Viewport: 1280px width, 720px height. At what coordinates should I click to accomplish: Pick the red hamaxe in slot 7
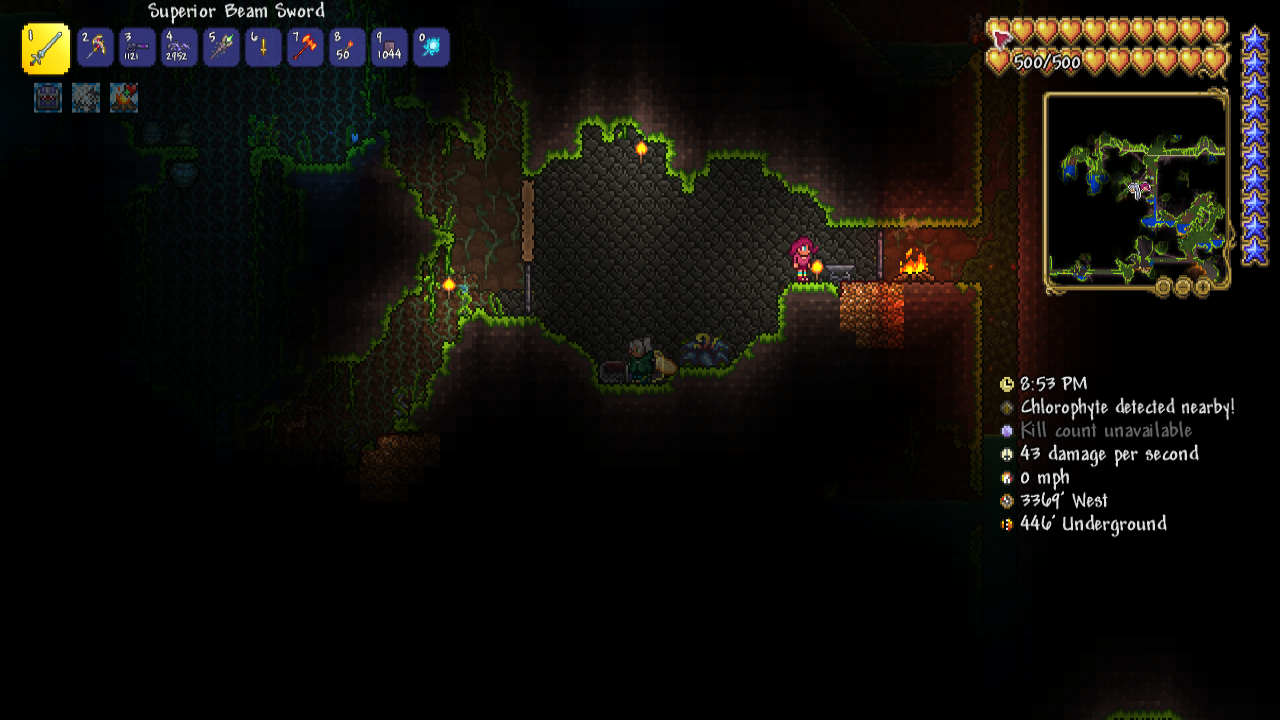(305, 48)
